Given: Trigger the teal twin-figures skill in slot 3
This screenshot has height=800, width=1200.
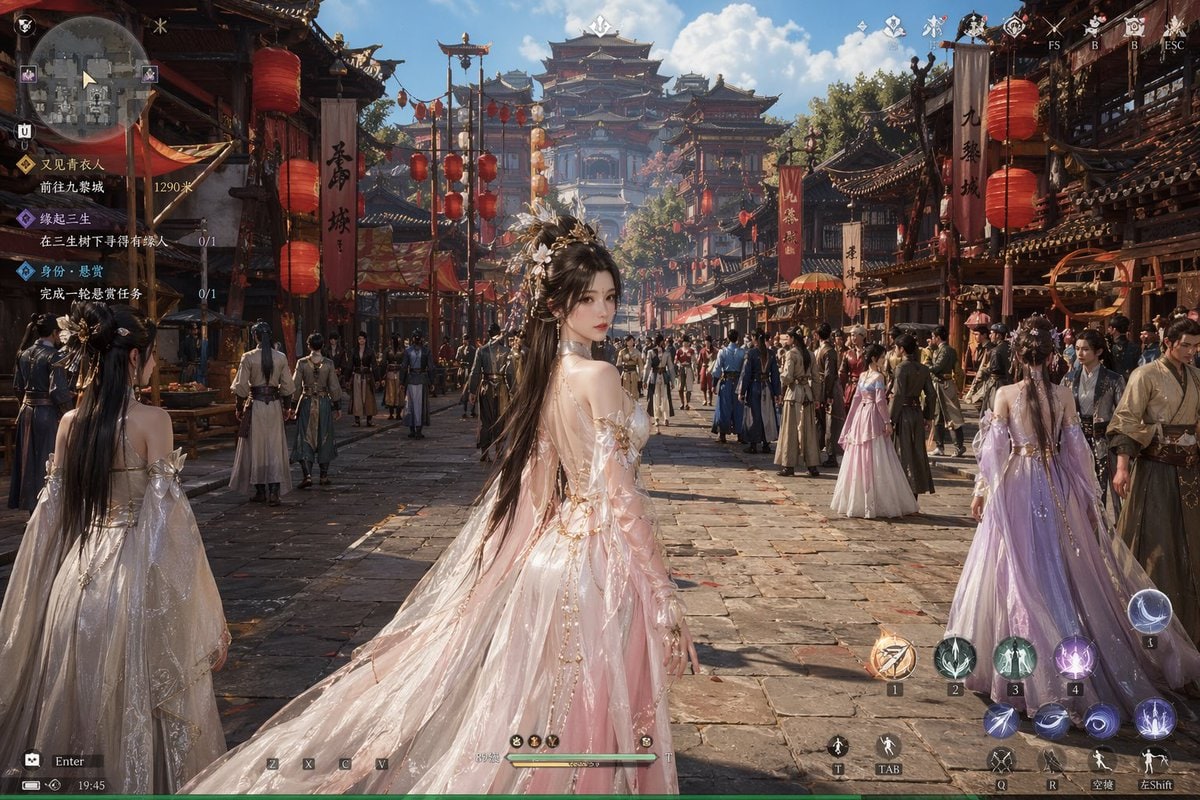Looking at the screenshot, I should pyautogui.click(x=1015, y=657).
